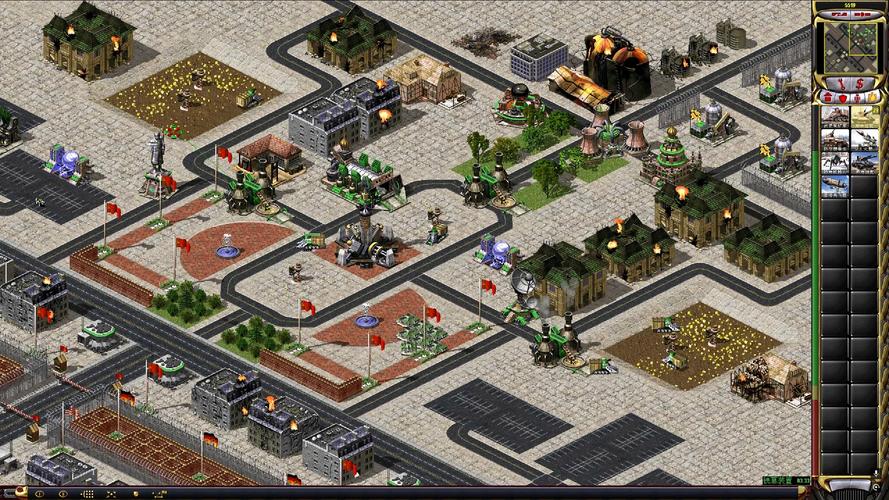Click the radar minimap
Viewport: 889px width, 500px height.
point(848,46)
